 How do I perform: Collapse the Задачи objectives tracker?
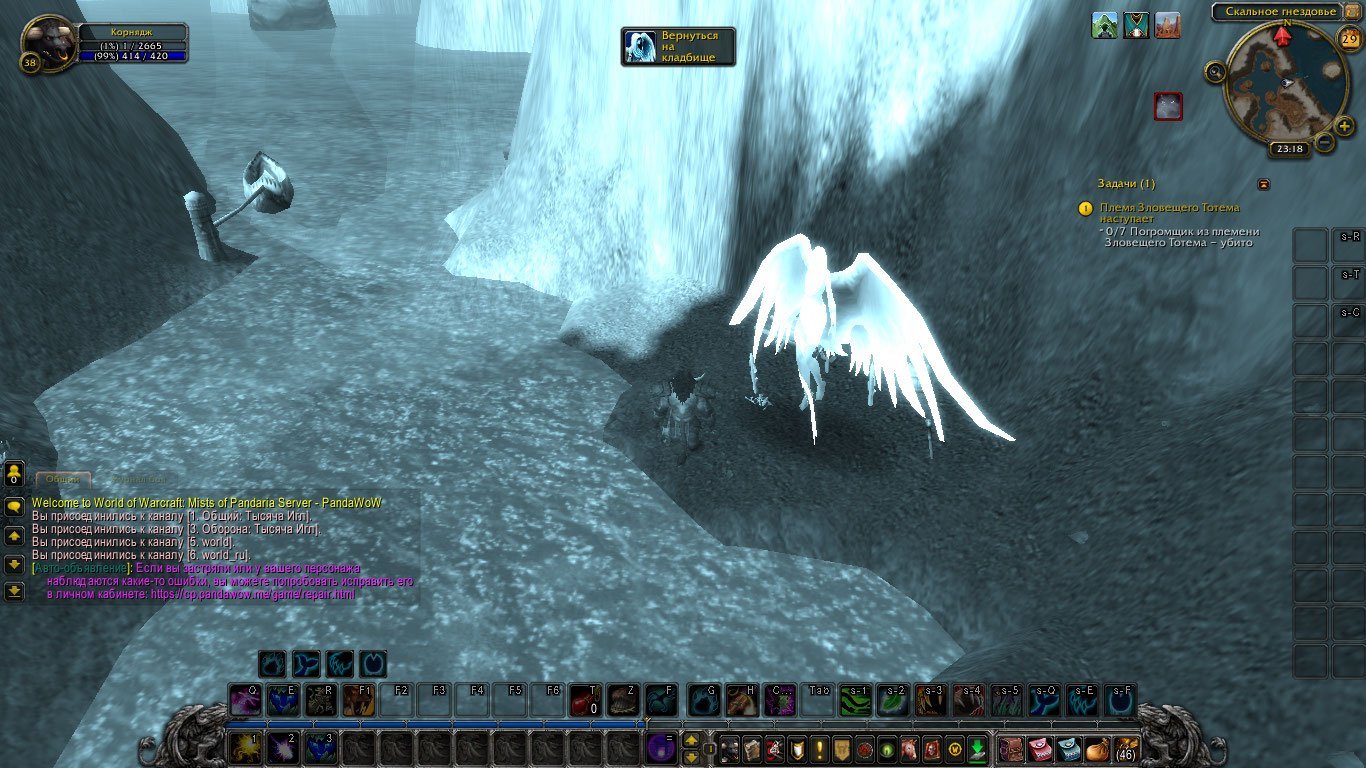tap(1263, 184)
